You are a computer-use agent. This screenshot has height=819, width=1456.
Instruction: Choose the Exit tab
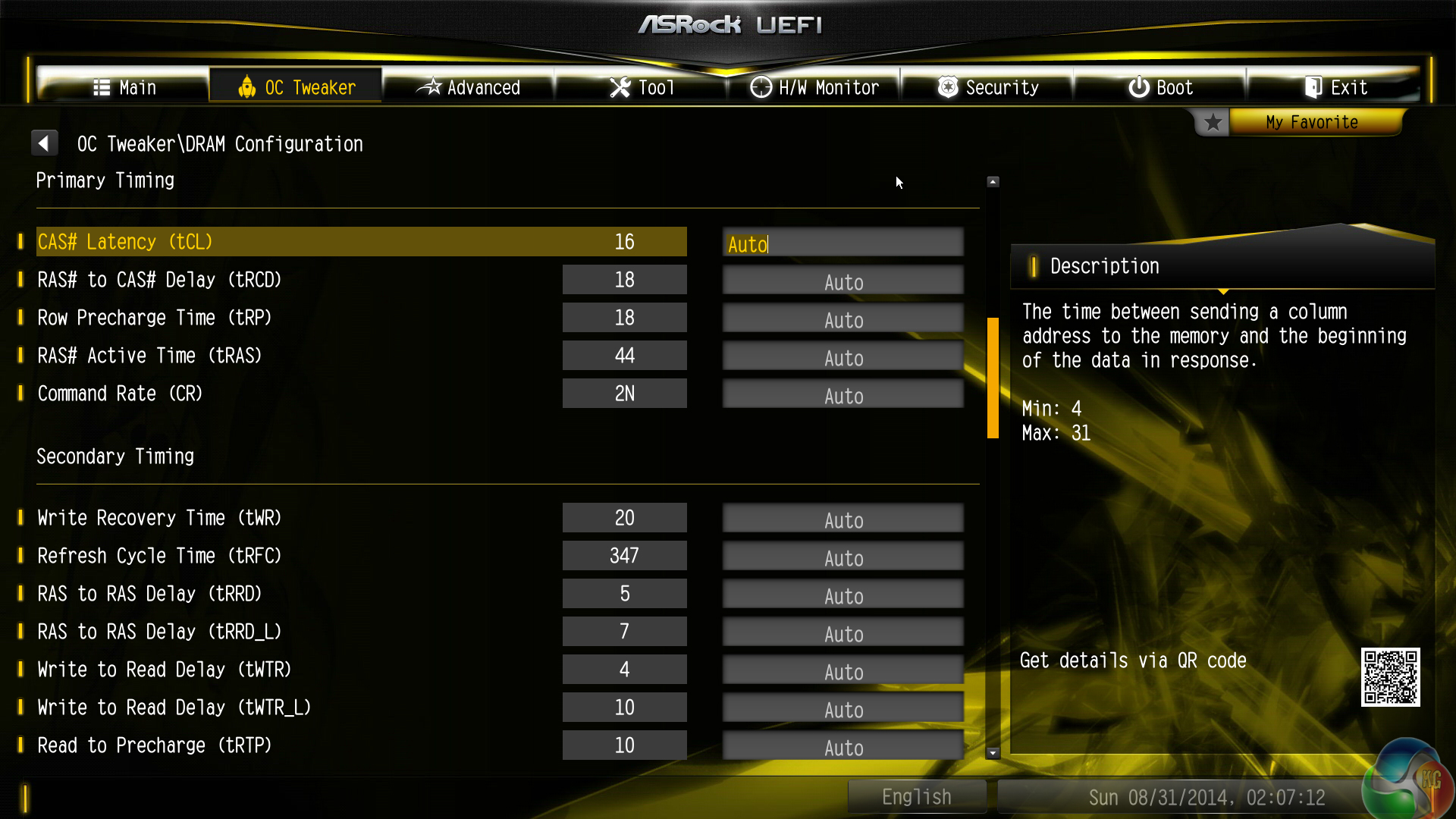[x=1335, y=87]
